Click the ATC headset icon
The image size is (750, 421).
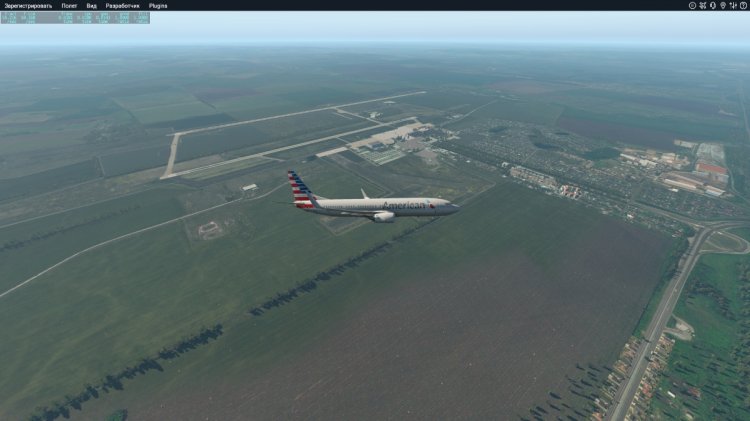(712, 5)
